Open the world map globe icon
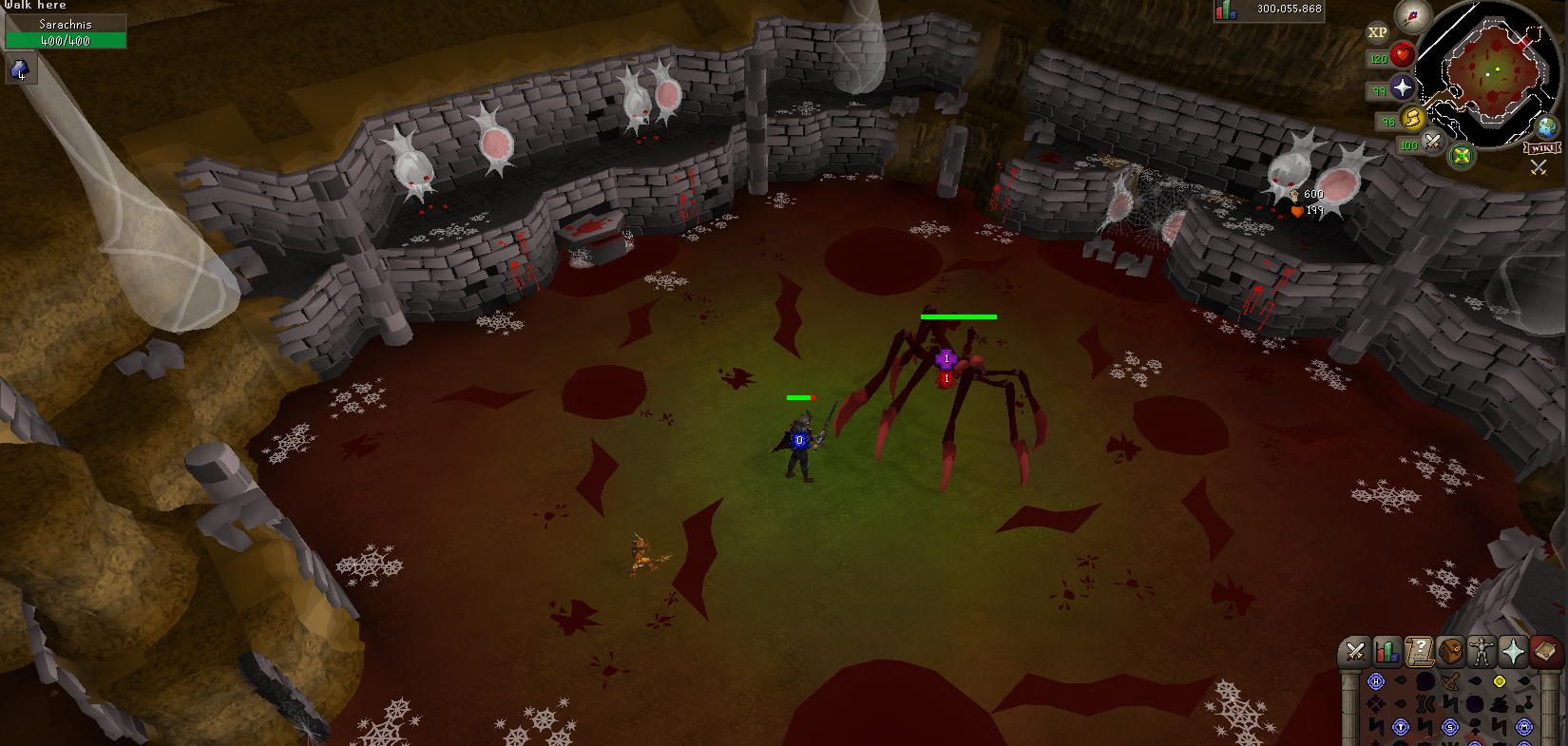This screenshot has height=746, width=1568. [x=1547, y=126]
